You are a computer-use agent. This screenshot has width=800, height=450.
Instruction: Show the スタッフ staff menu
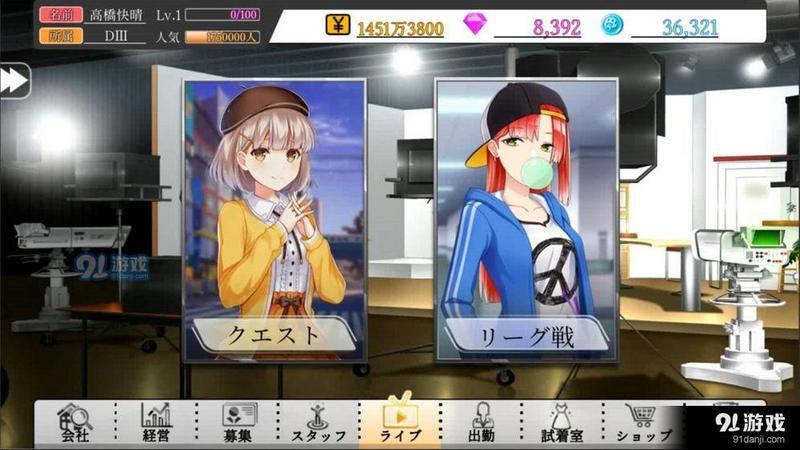click(x=318, y=424)
